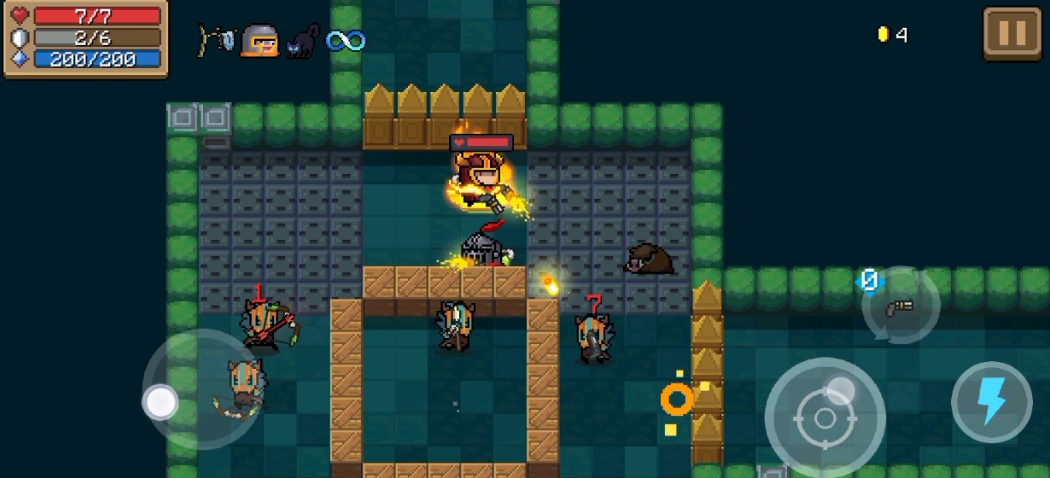Select the knight helmet buff icon

click(x=259, y=41)
